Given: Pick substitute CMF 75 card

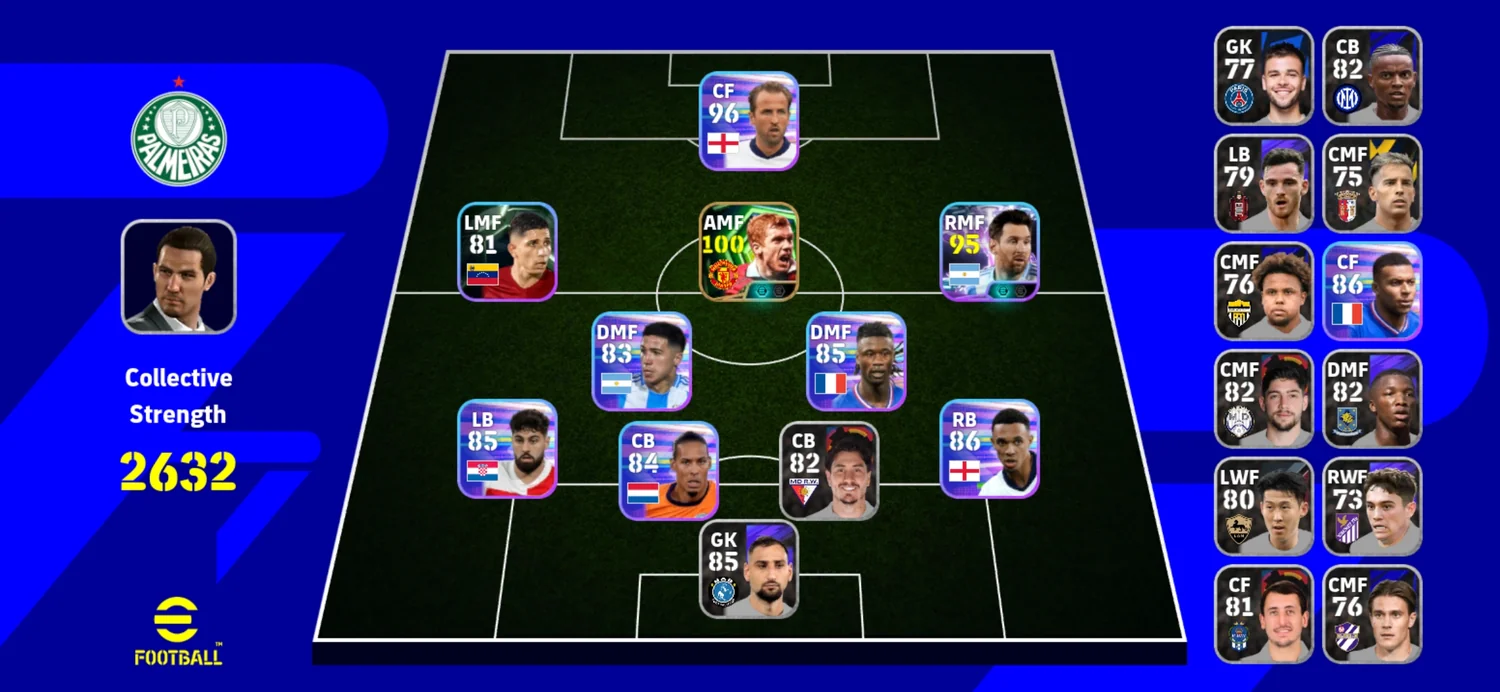Looking at the screenshot, I should 1372,184.
